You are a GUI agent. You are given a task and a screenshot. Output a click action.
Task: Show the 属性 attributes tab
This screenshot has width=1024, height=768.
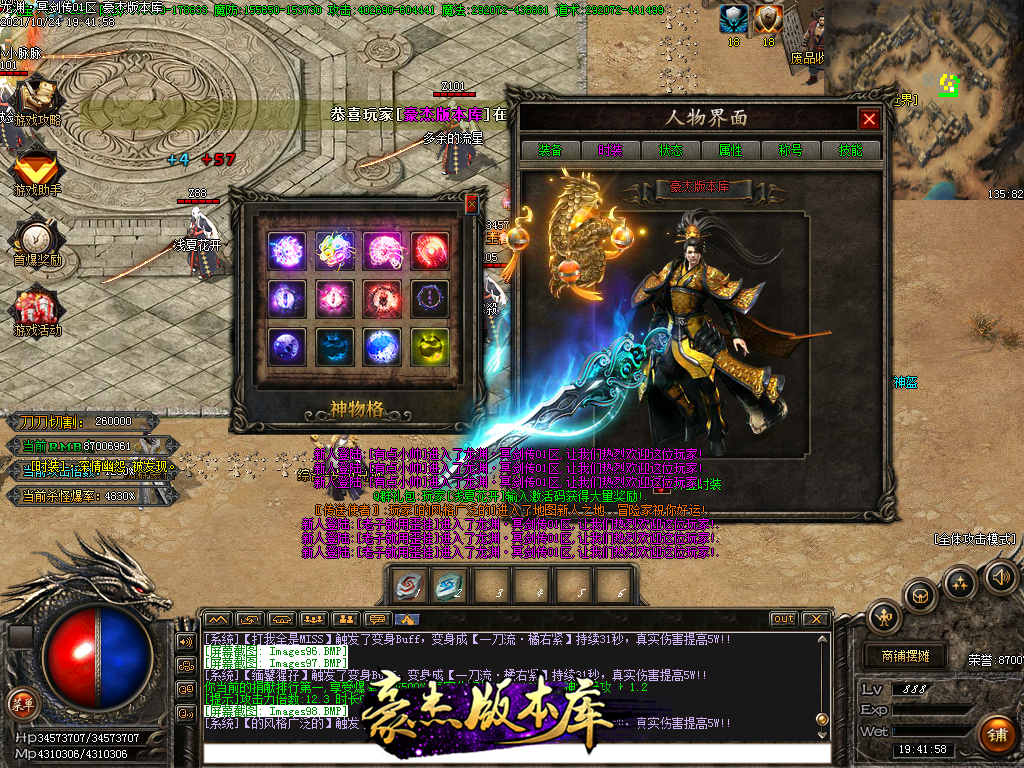pyautogui.click(x=730, y=150)
